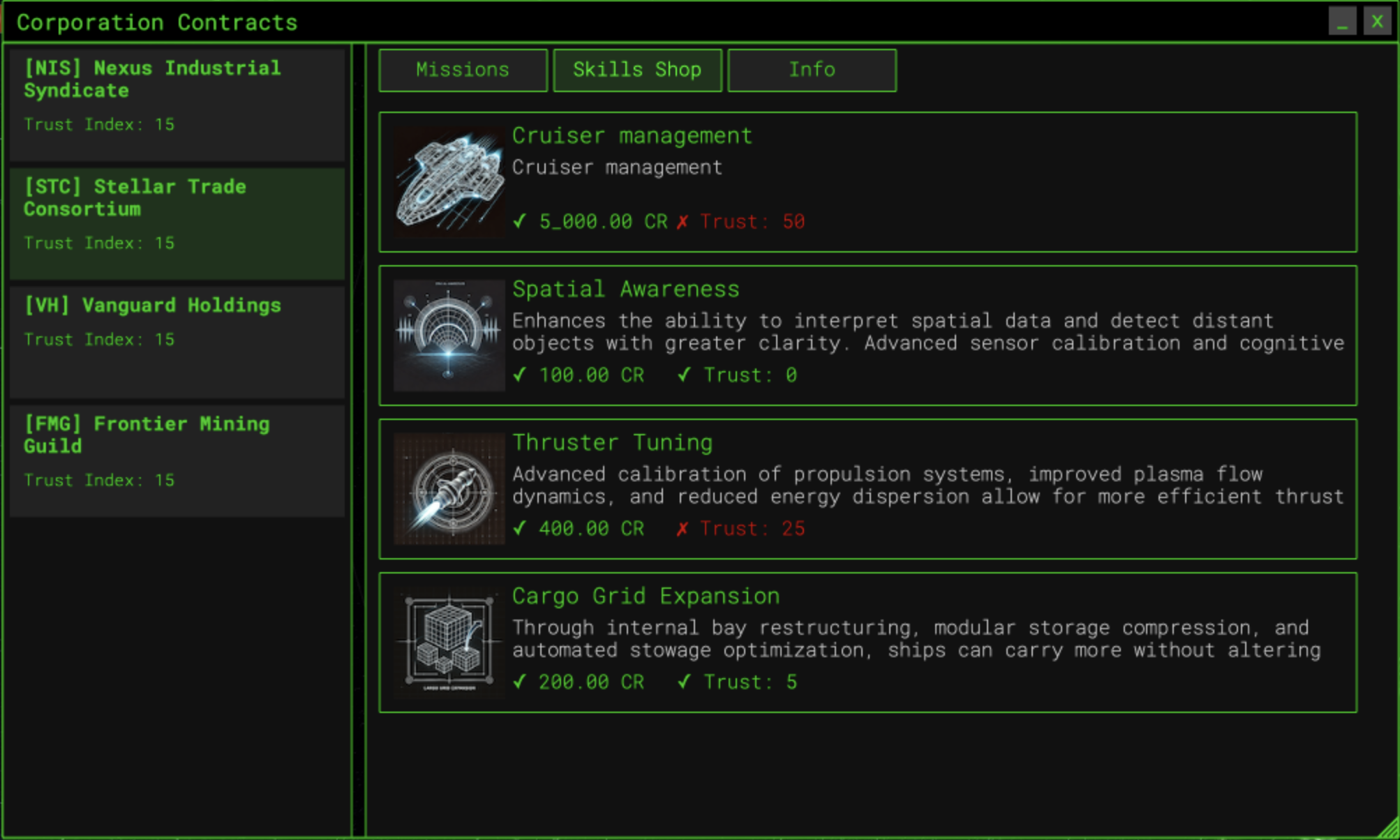Click the cargo cube grid thumbnail
Screen dimensions: 1400x840
point(449,643)
